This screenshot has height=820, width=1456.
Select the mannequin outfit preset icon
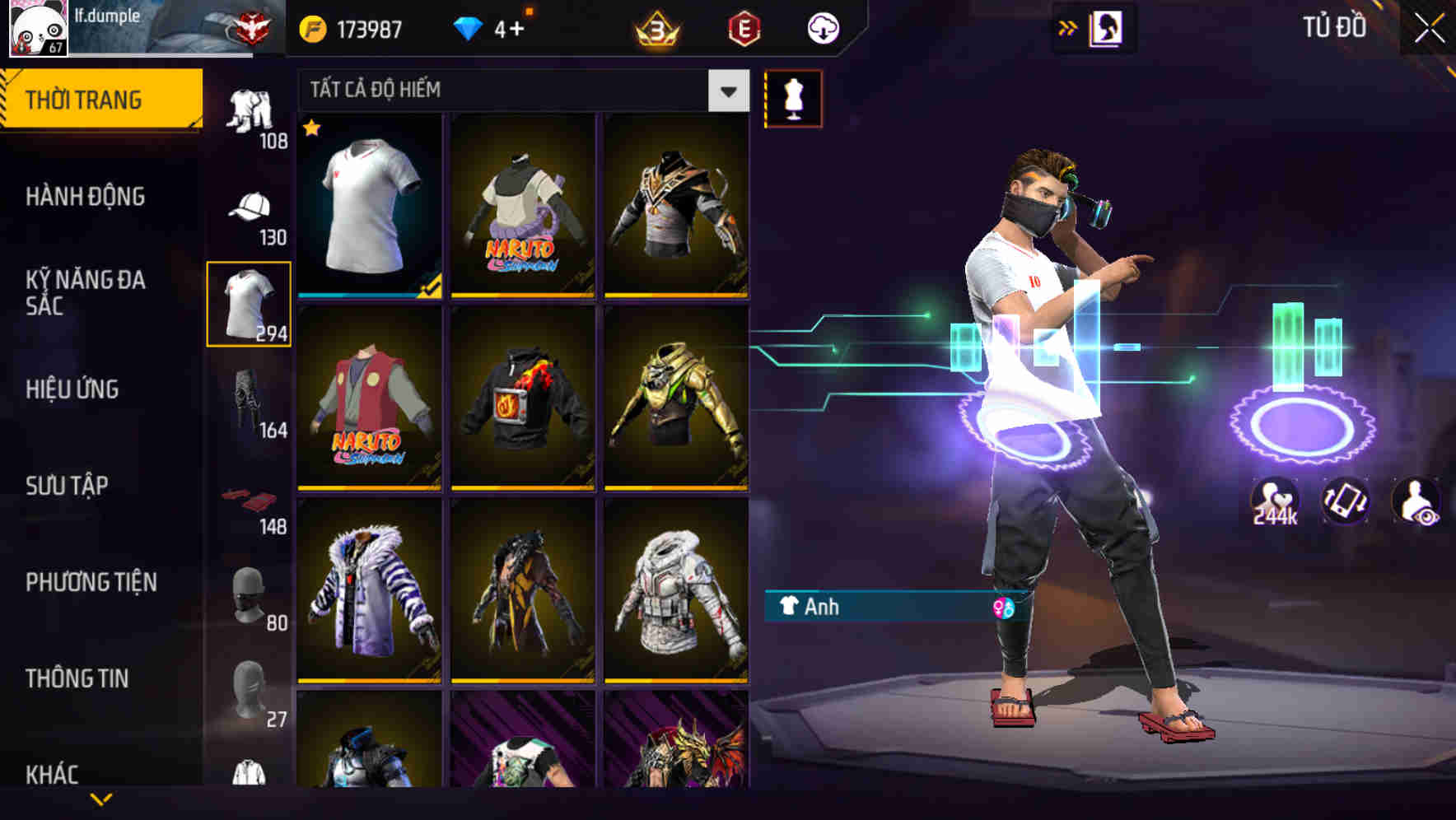pyautogui.click(x=793, y=97)
